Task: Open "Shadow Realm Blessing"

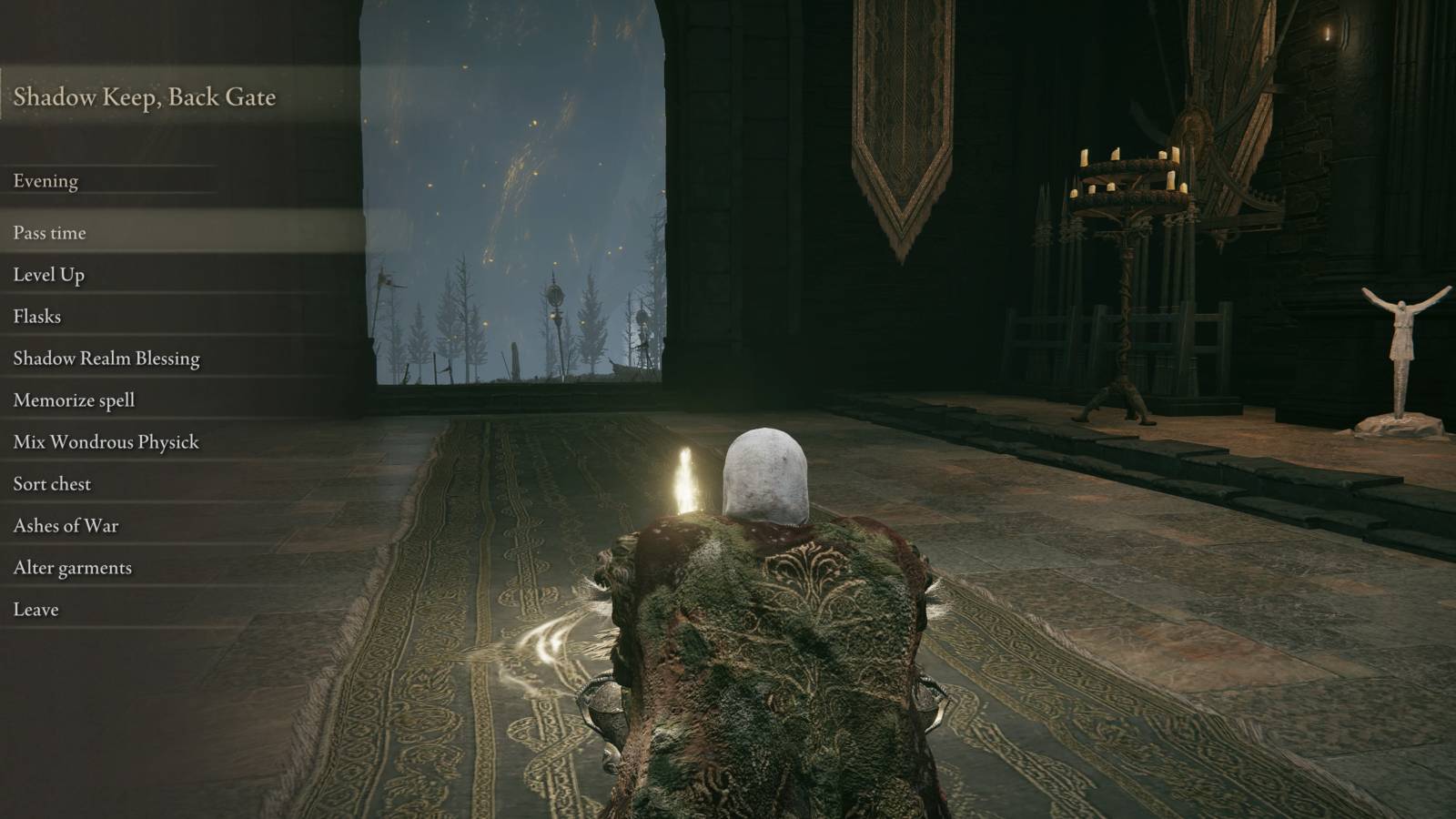Action: click(106, 359)
